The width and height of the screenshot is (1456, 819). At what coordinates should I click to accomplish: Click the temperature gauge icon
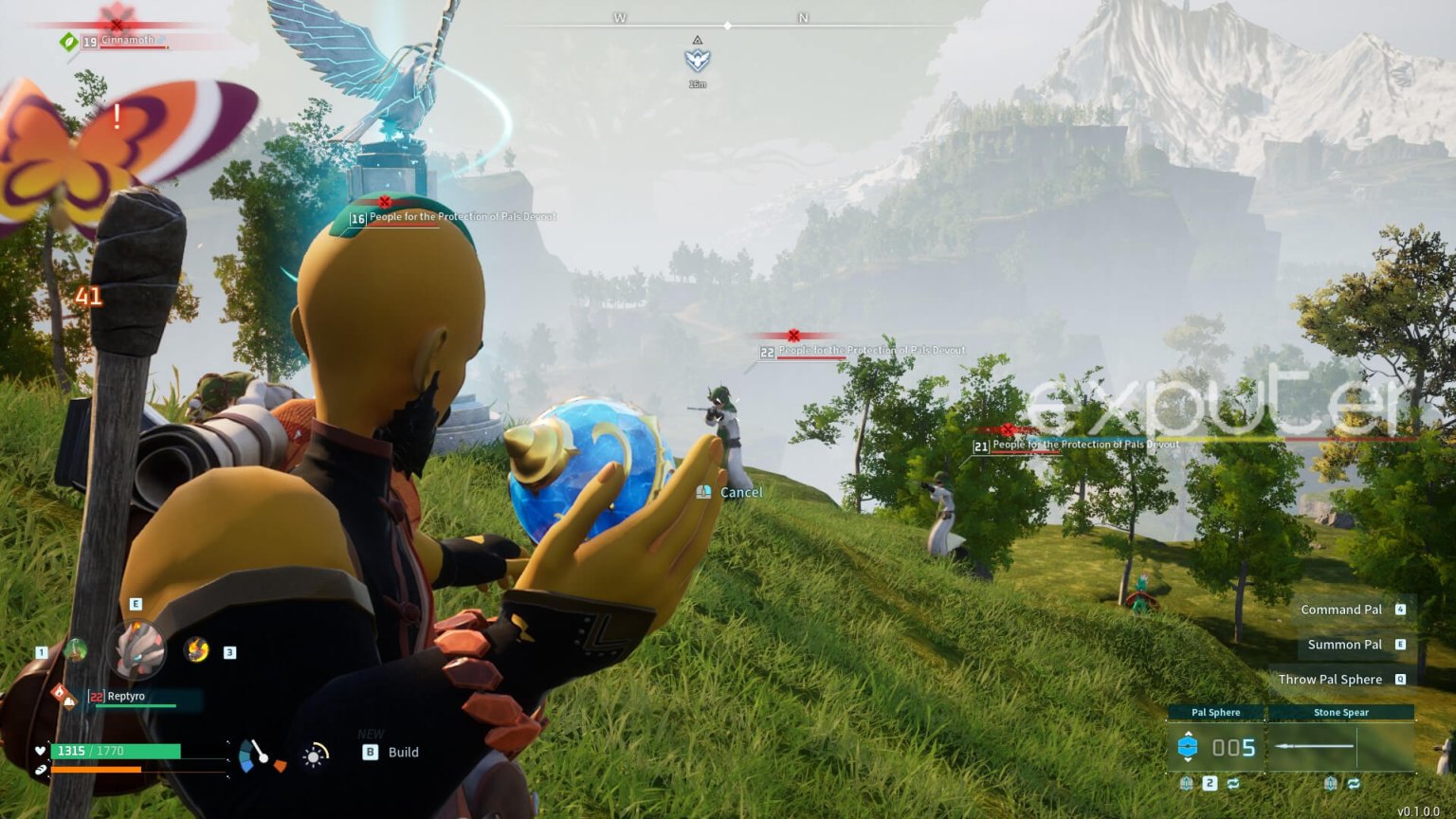click(x=259, y=755)
